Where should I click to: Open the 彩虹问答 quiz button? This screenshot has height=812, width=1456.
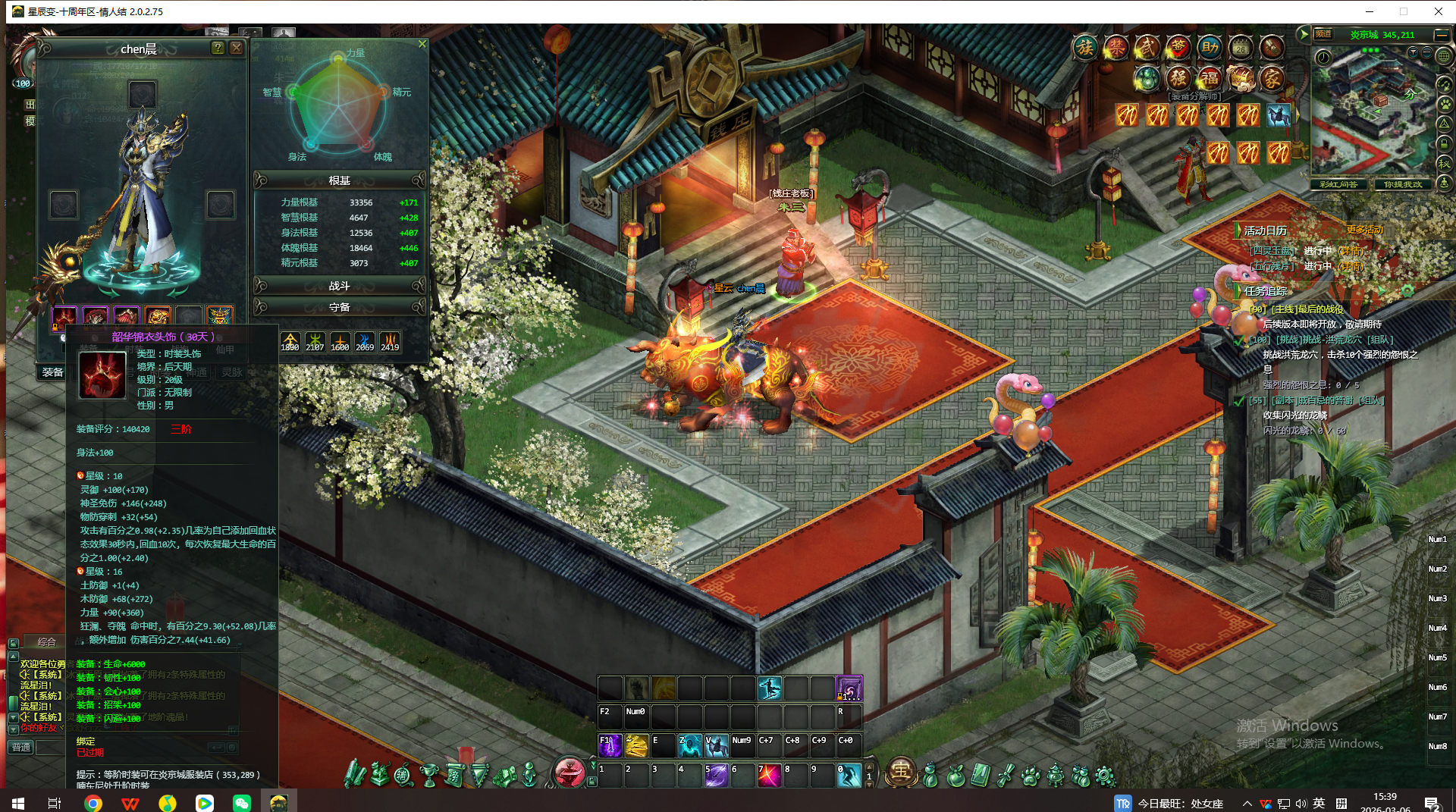1338,184
